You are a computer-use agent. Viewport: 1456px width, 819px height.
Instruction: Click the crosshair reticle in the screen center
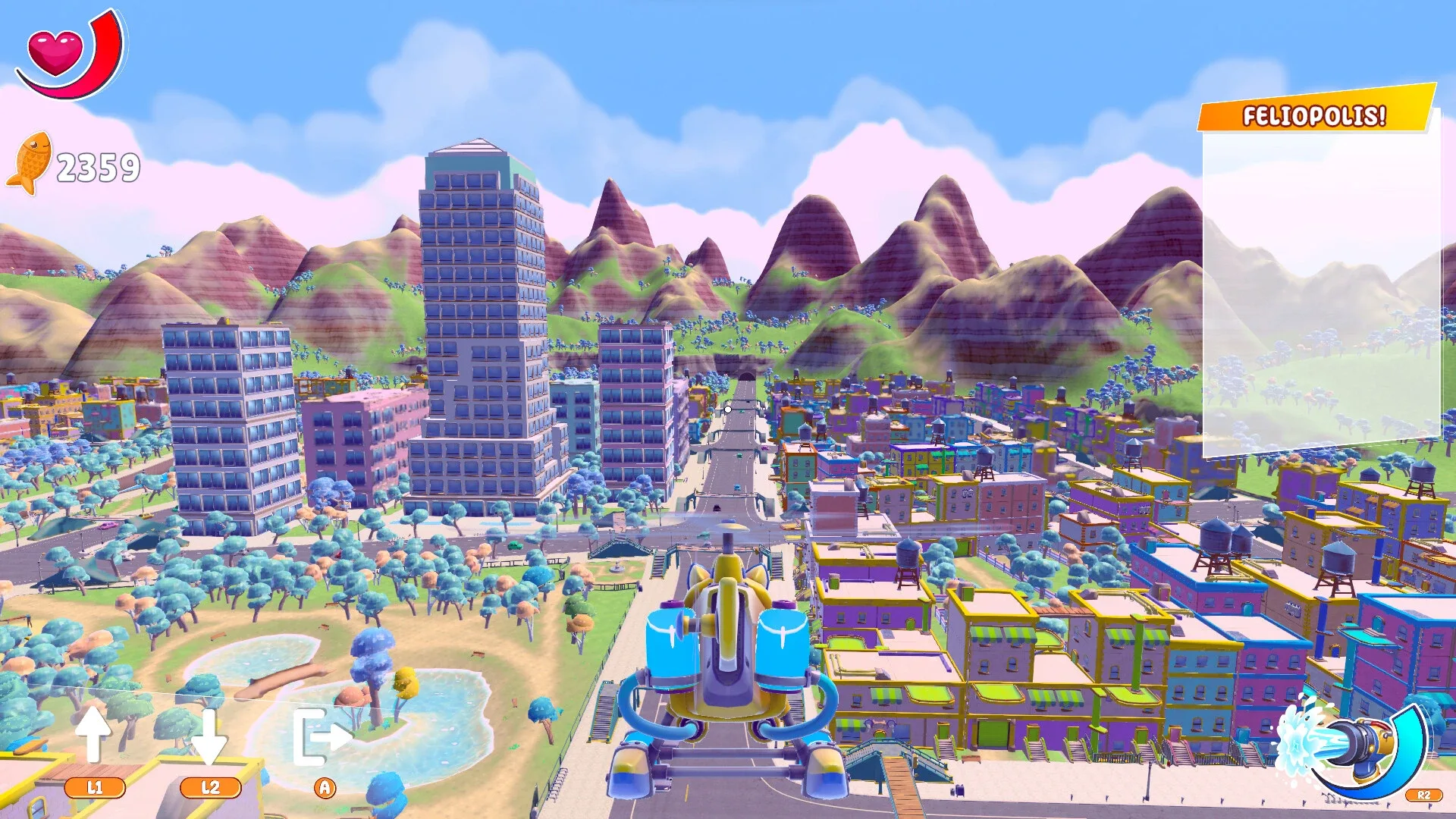[x=727, y=409]
